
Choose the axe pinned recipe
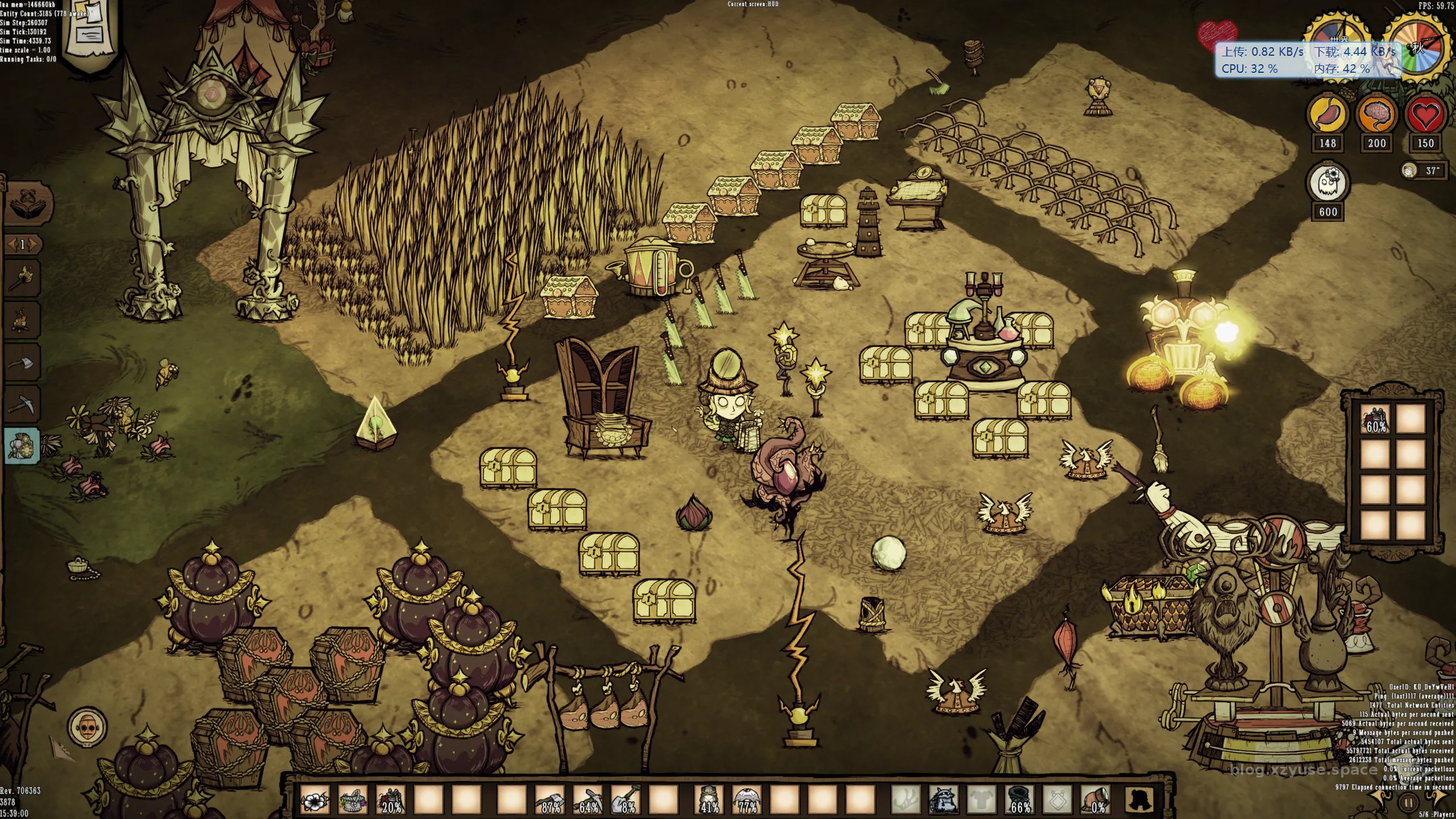click(x=23, y=362)
